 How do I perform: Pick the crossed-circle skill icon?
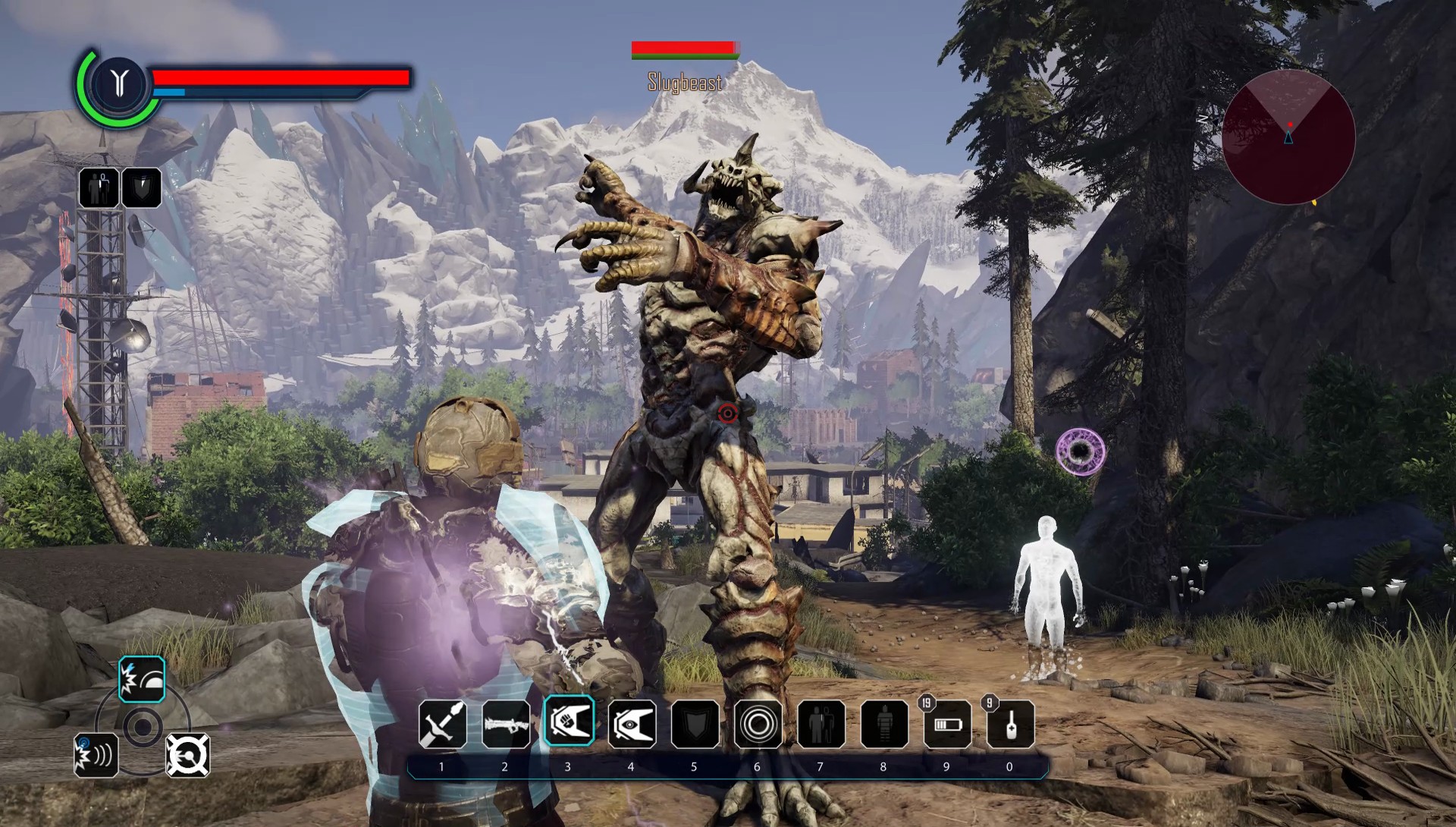pos(187,755)
